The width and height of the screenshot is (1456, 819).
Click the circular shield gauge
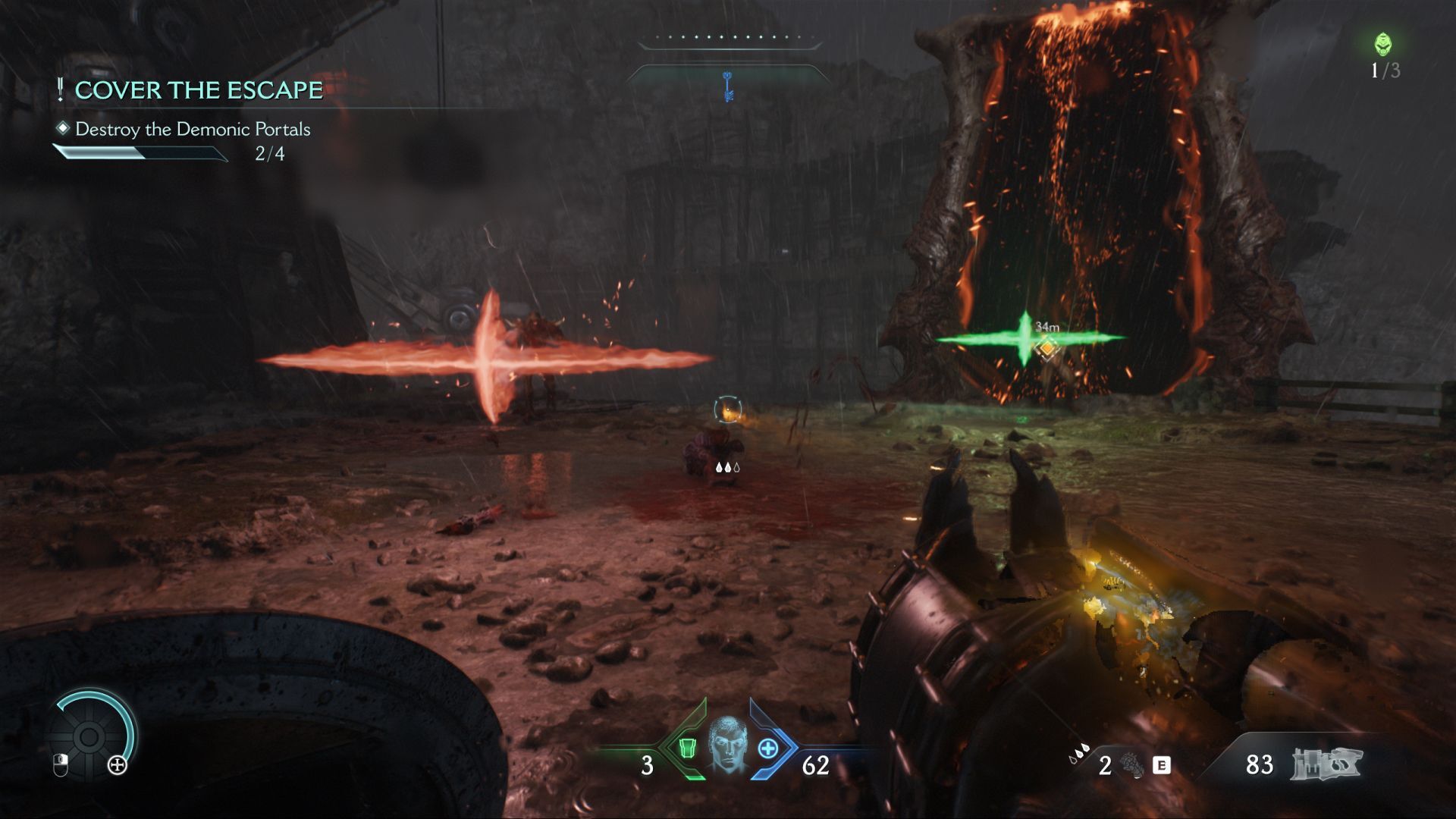[89, 736]
